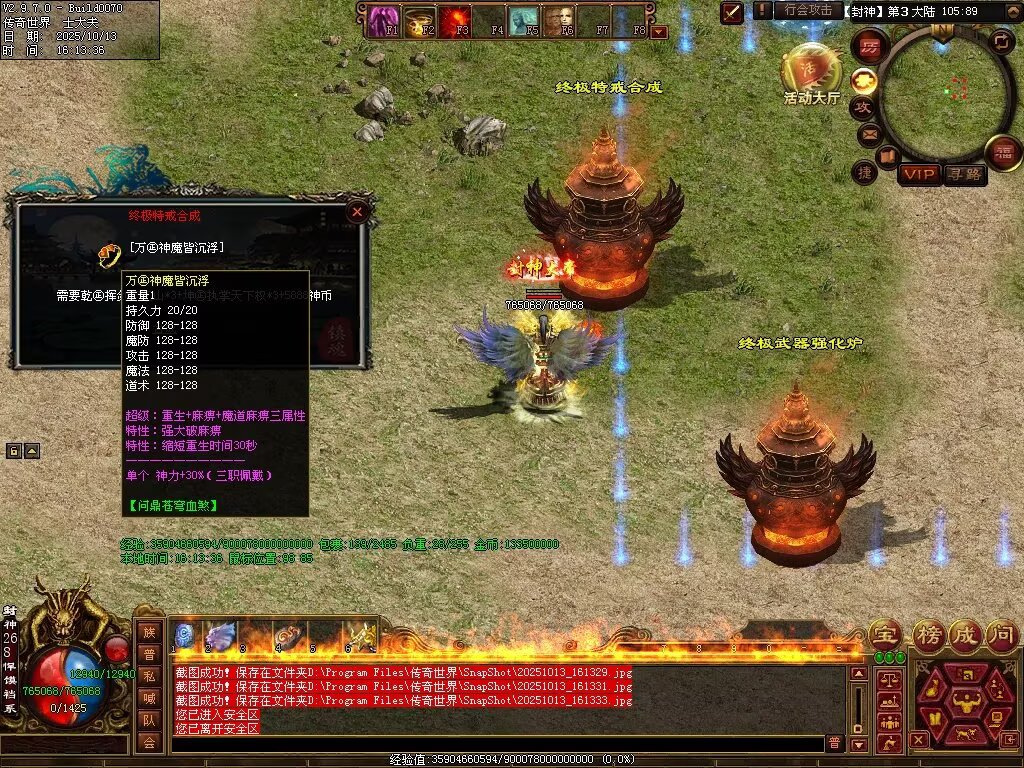Open the 问 help menu
Screen dimensions: 1024x768
click(x=1003, y=633)
